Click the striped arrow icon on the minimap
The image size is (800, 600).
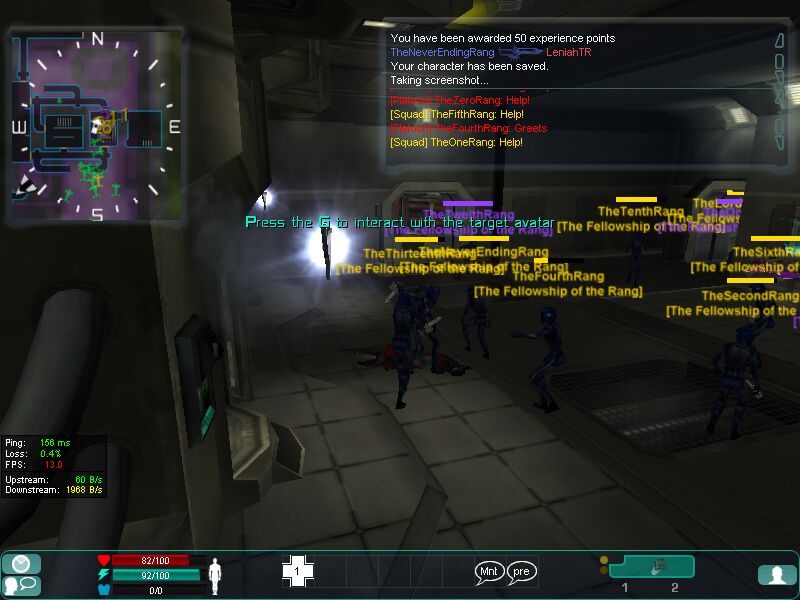tap(27, 185)
